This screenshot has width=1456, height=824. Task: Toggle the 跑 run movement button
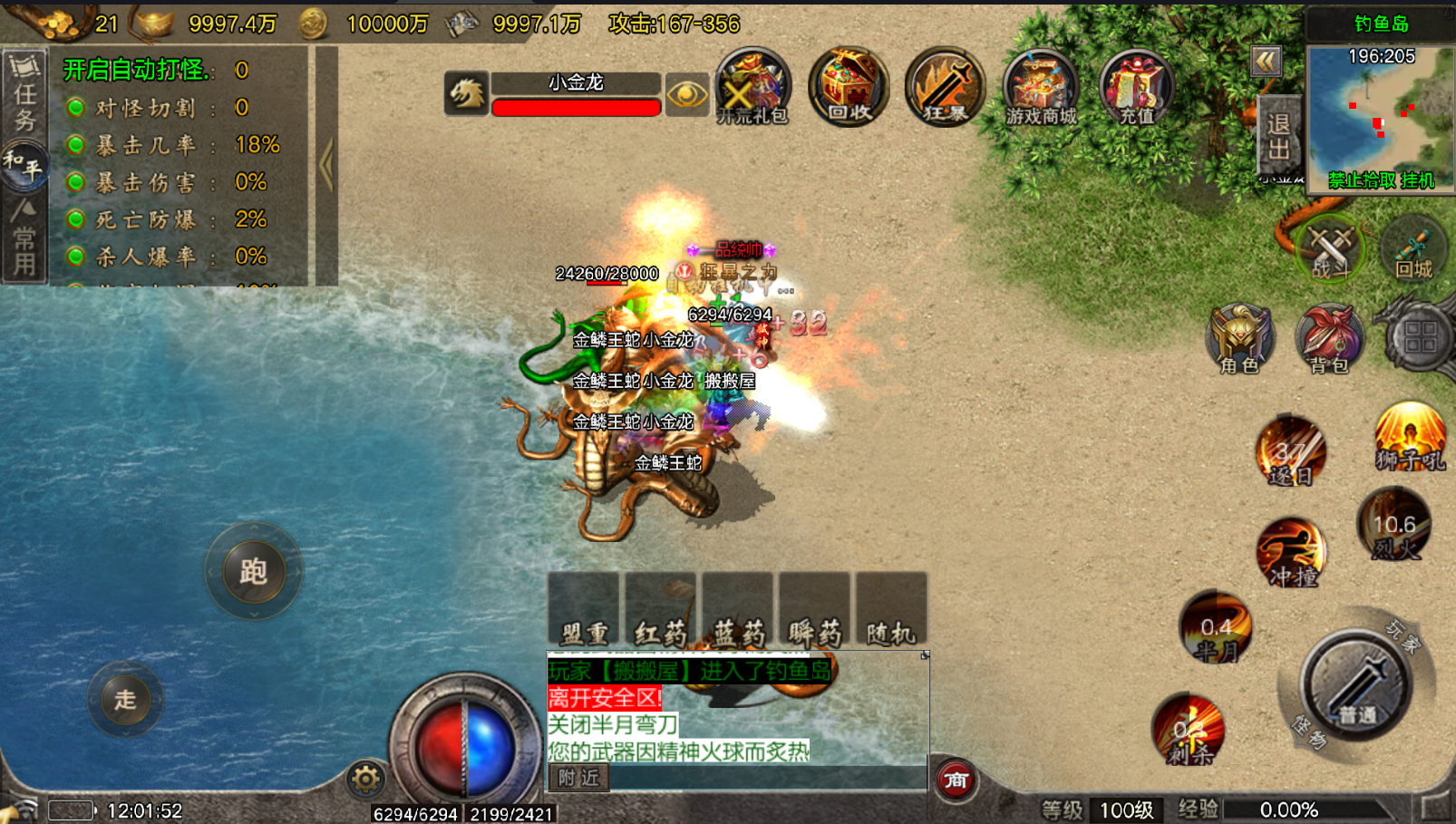pos(254,571)
